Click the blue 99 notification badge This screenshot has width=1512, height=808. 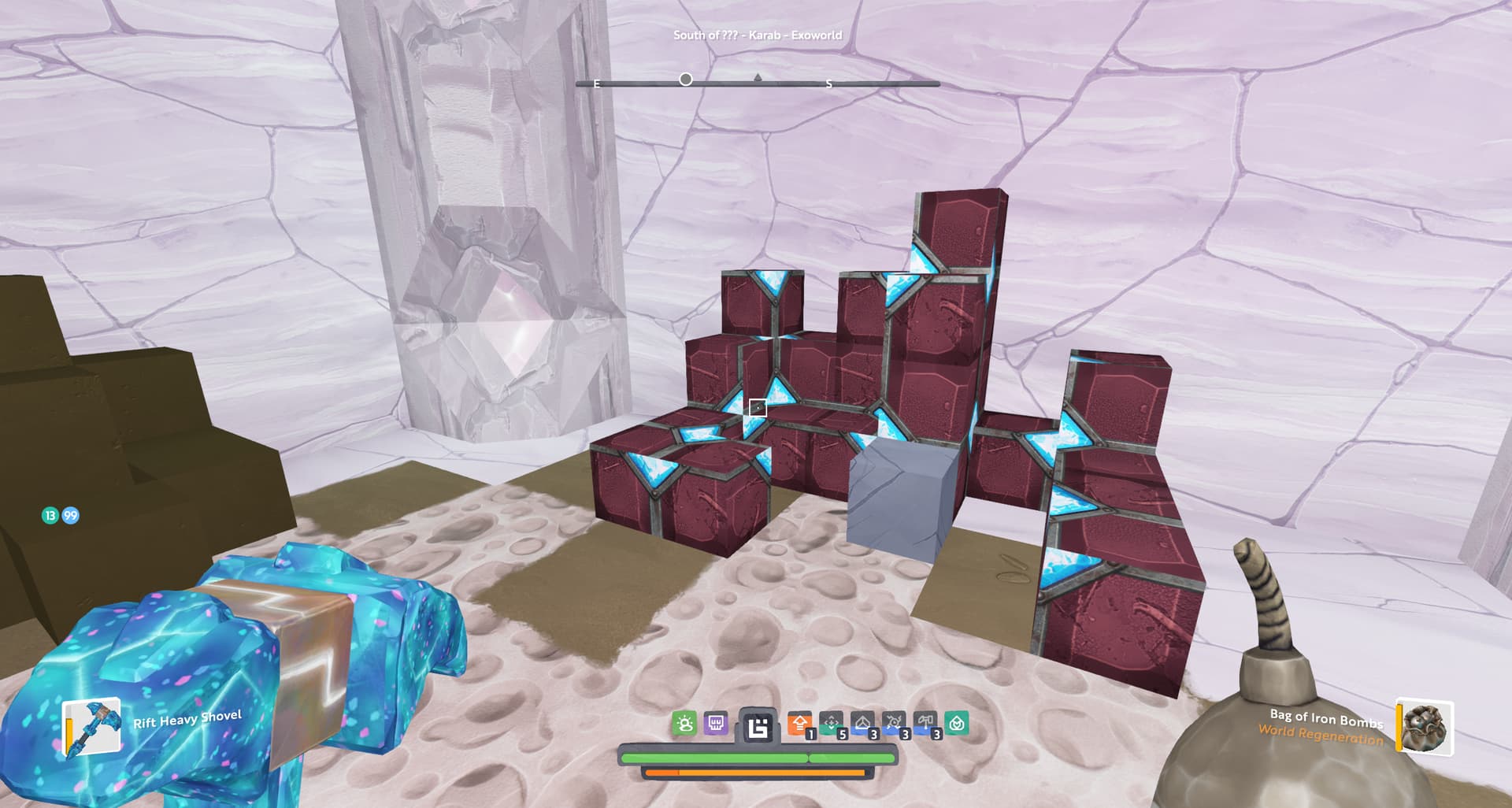[71, 516]
